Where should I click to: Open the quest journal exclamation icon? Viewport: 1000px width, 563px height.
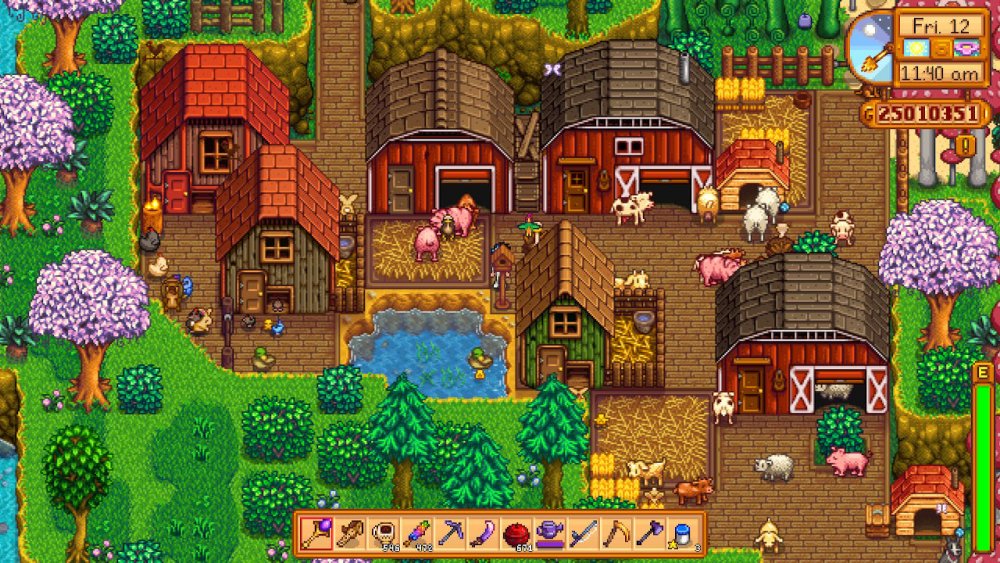pyautogui.click(x=967, y=146)
